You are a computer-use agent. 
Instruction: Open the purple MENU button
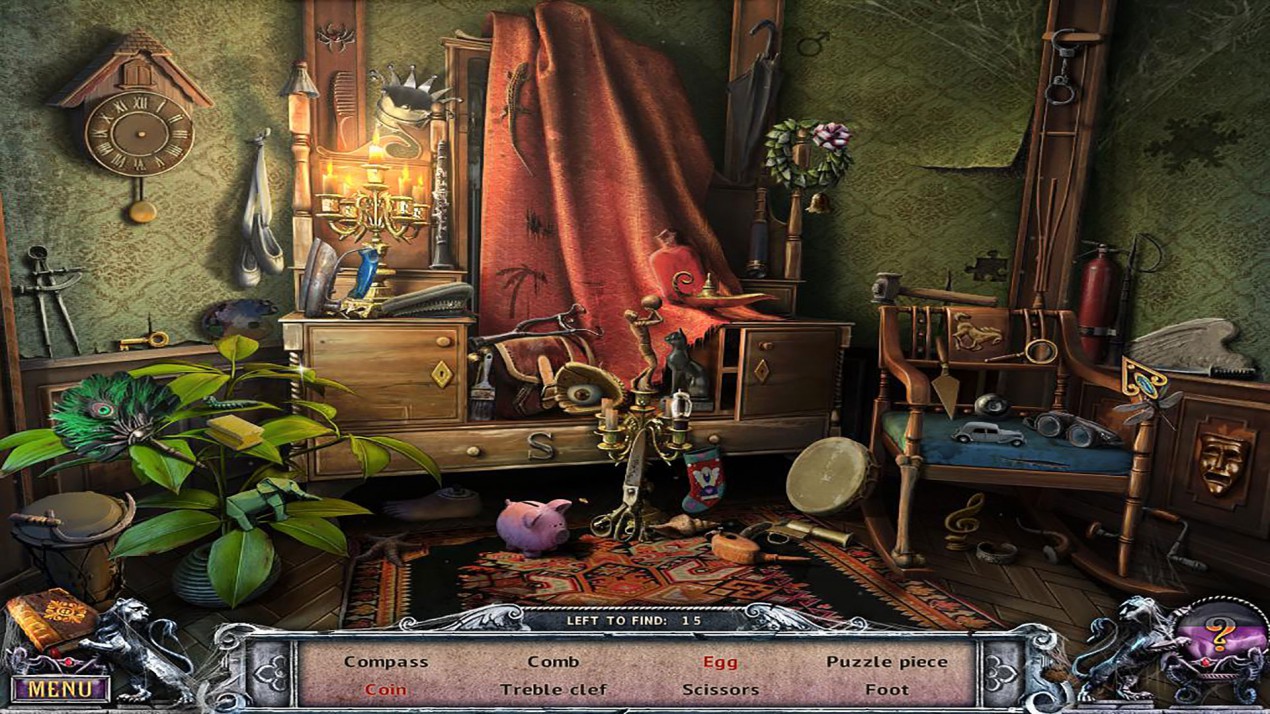(x=61, y=689)
